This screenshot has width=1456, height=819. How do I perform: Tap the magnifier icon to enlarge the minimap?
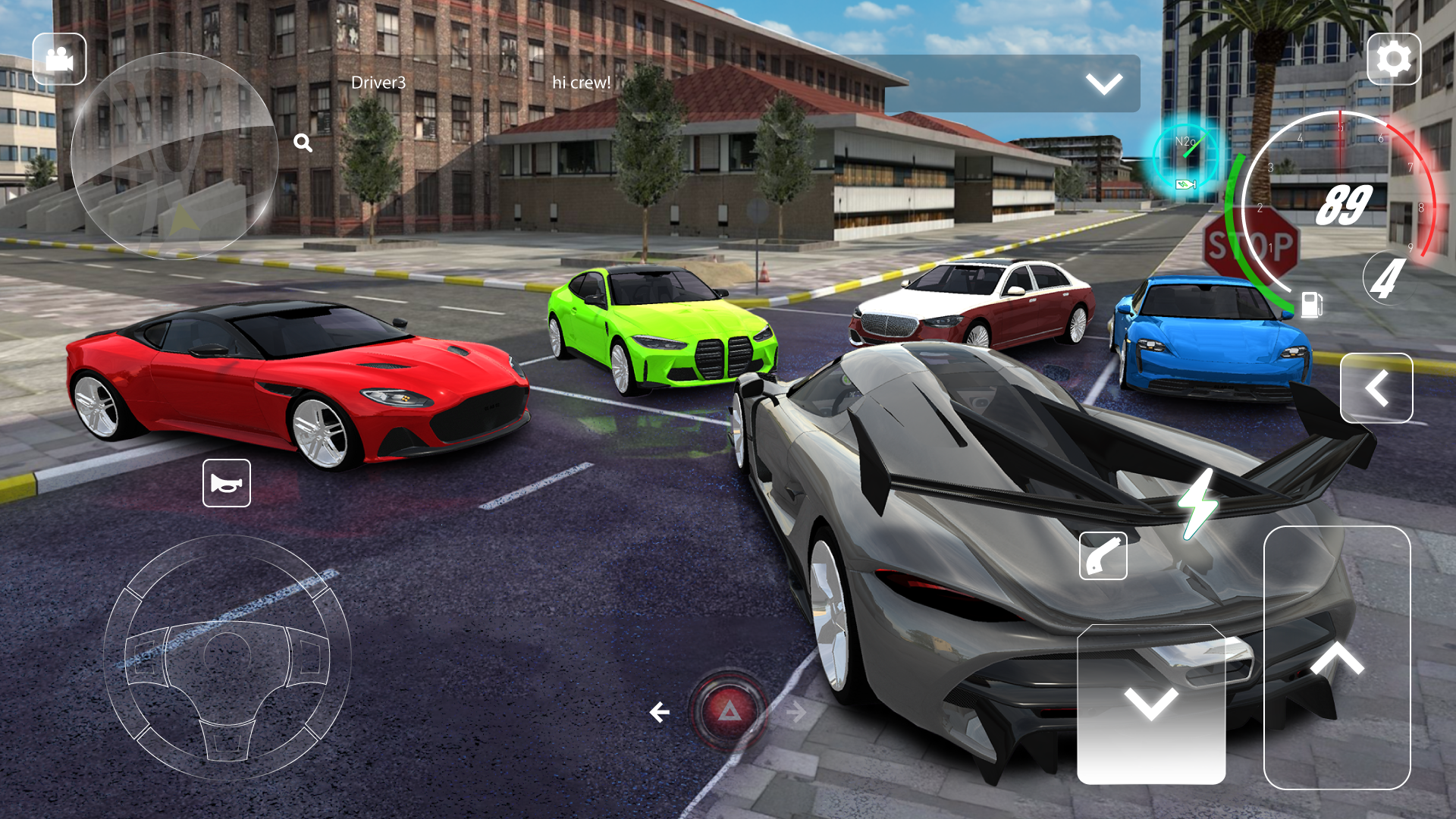point(303,142)
